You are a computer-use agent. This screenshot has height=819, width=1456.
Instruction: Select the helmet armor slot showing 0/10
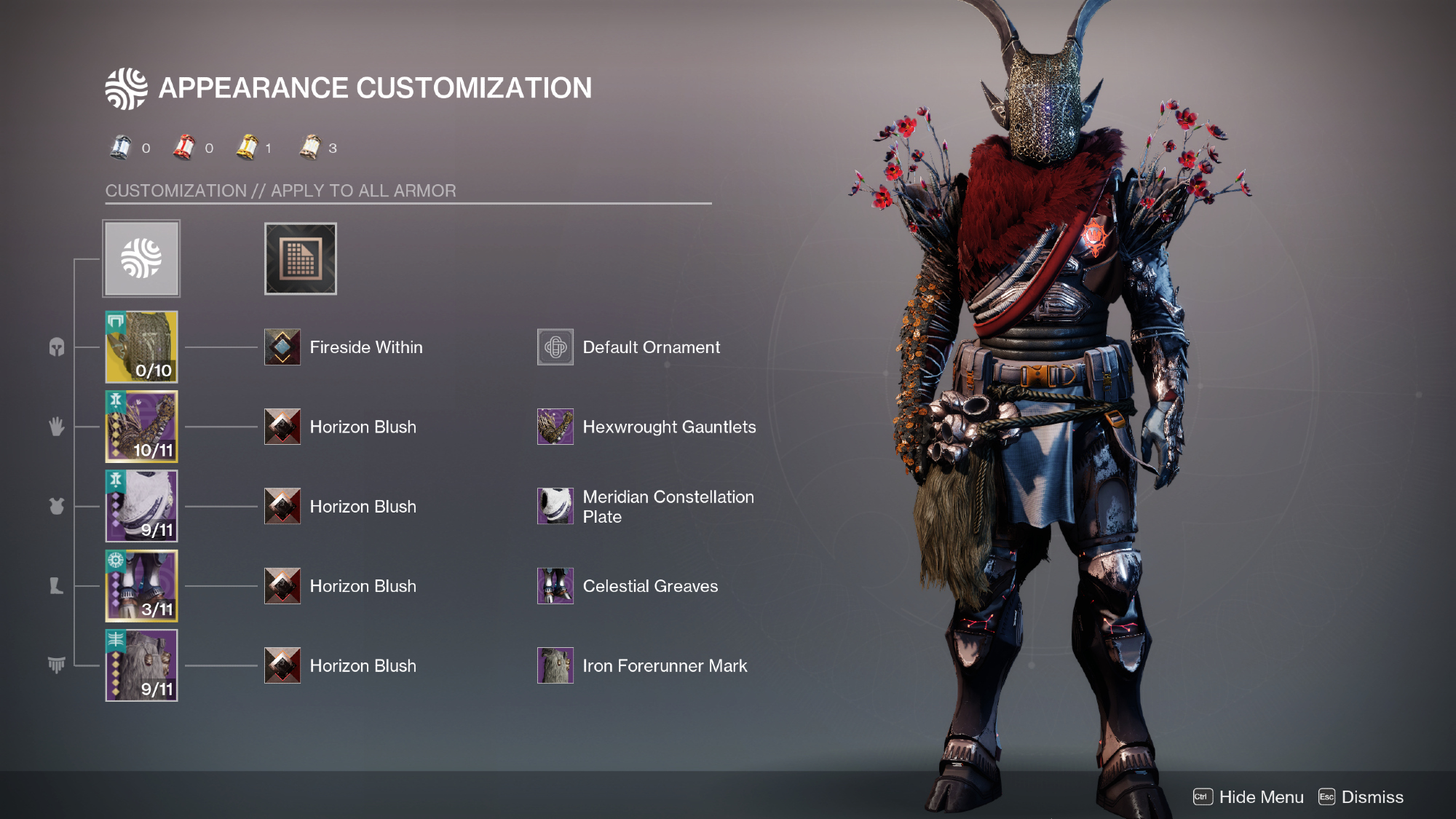[x=141, y=347]
